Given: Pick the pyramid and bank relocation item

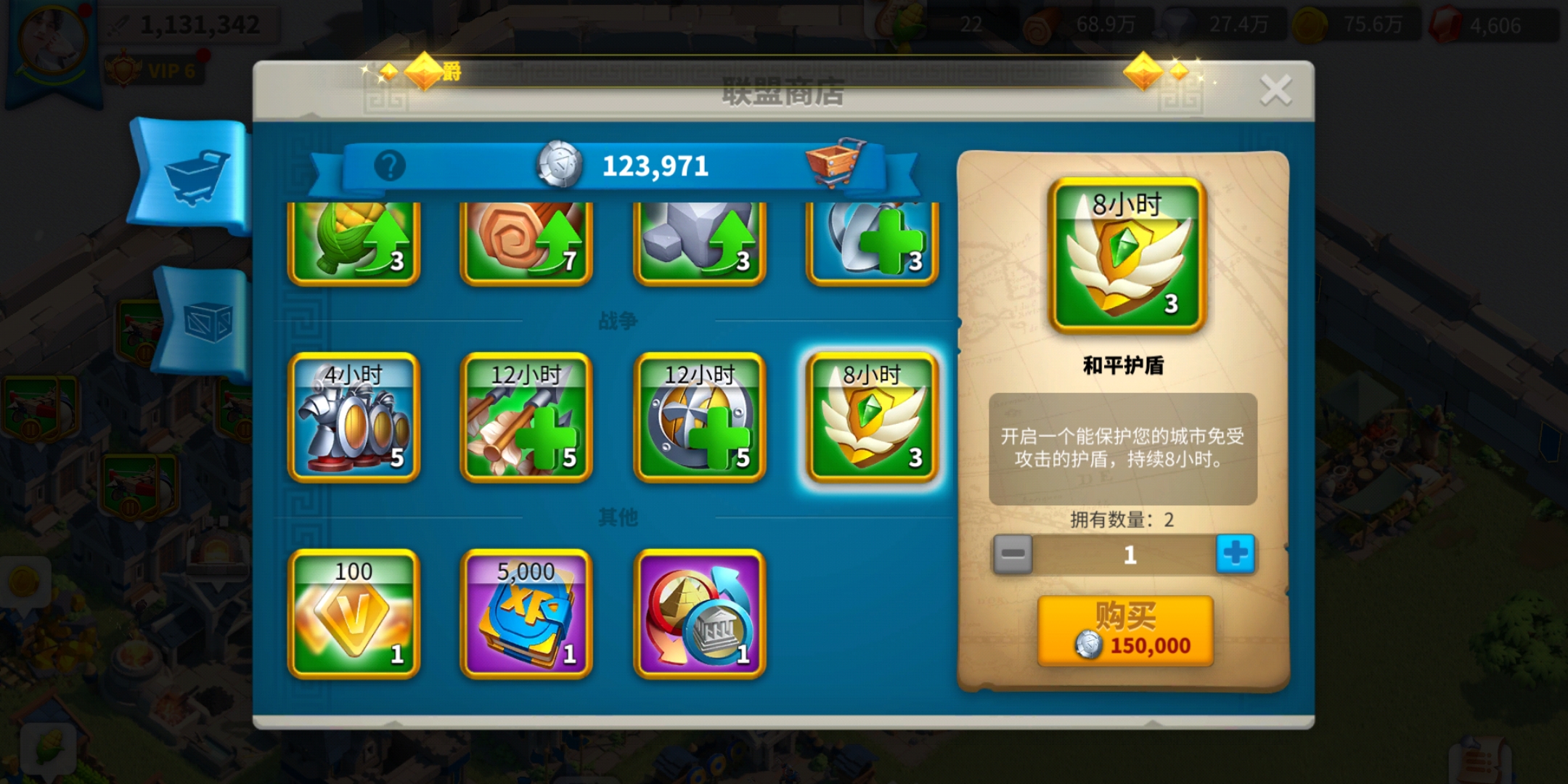Looking at the screenshot, I should click(700, 614).
